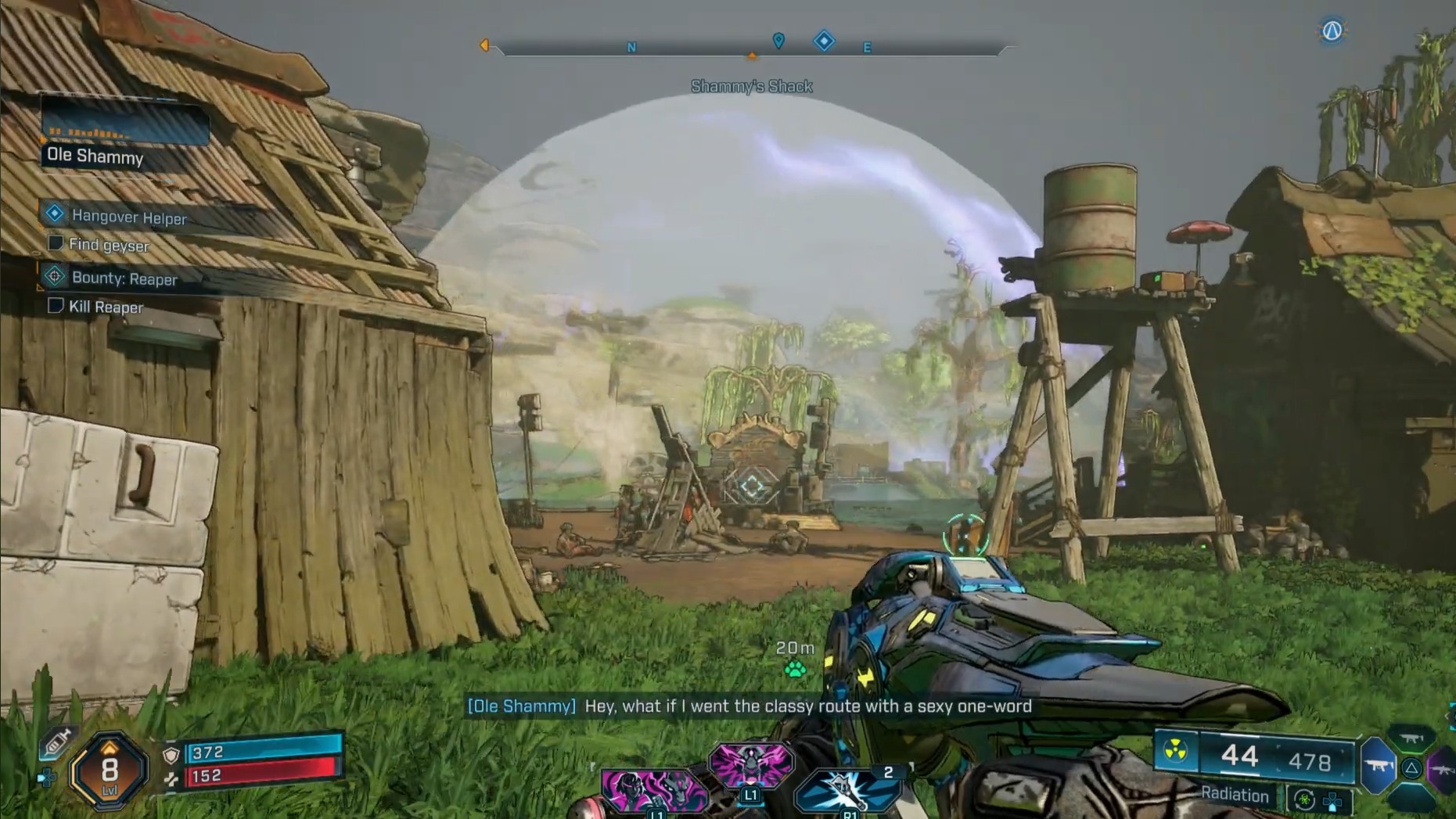Click the map pin marker on compass
The image size is (1456, 819).
pyautogui.click(x=778, y=41)
